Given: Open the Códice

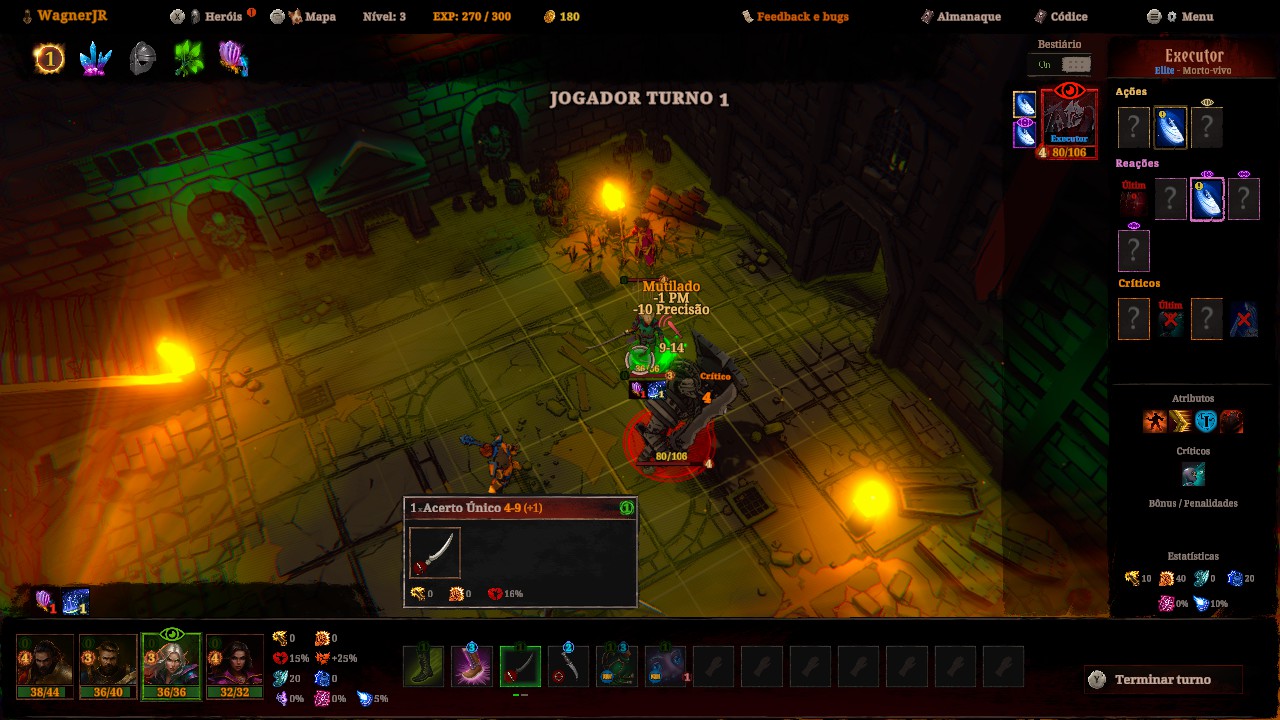Looking at the screenshot, I should coord(1068,17).
